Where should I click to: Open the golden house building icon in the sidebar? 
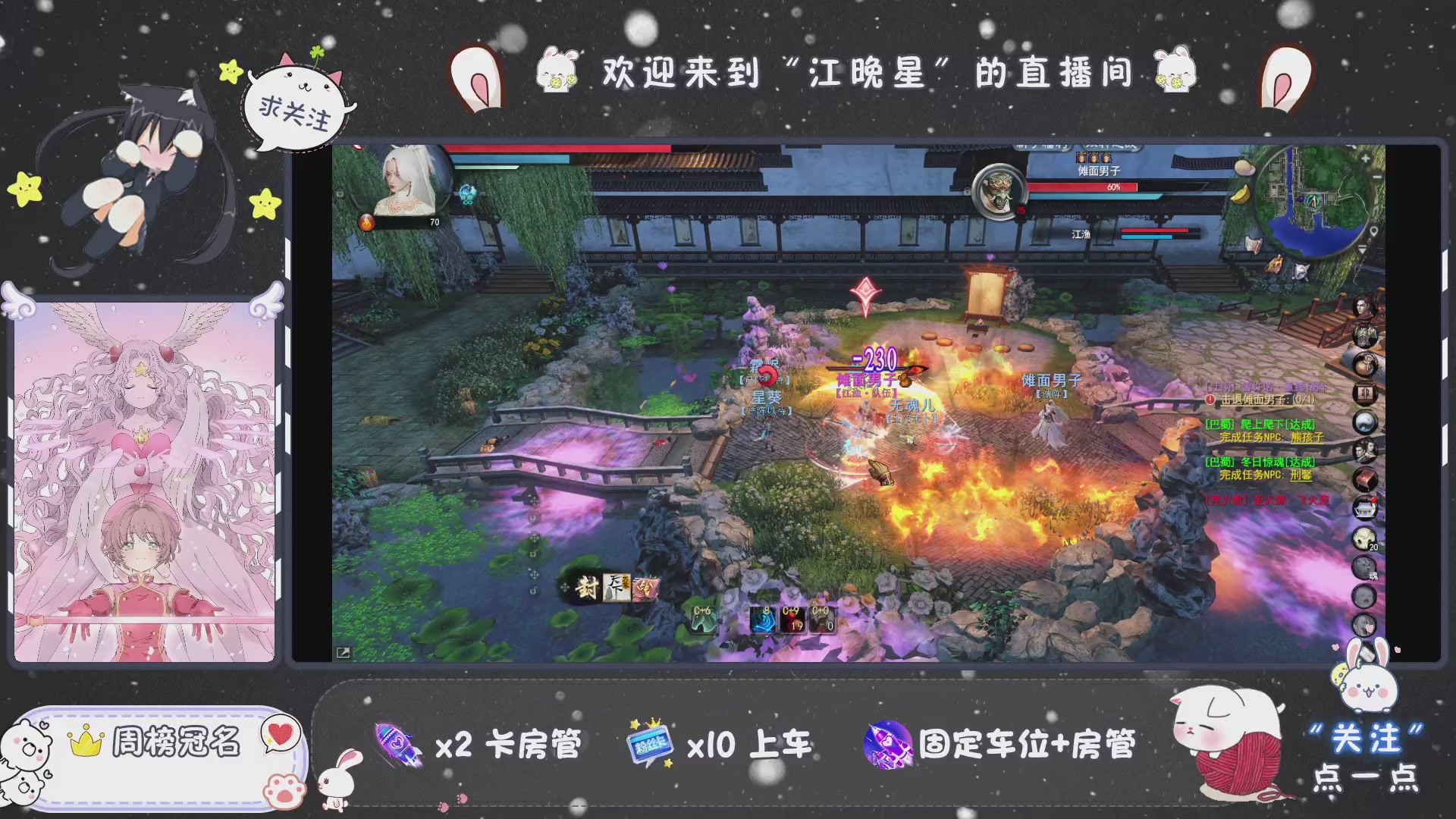pyautogui.click(x=1367, y=505)
